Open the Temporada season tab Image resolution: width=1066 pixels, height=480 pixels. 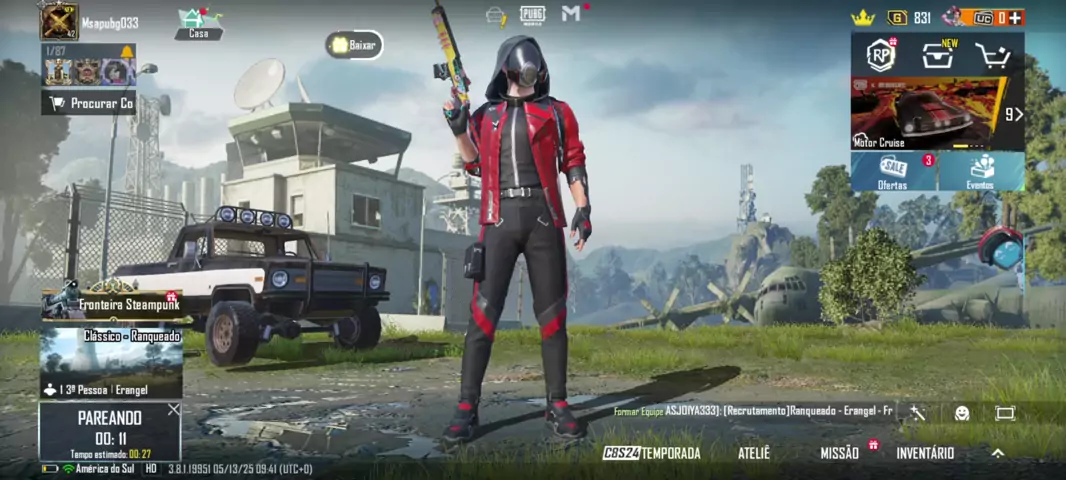652,453
